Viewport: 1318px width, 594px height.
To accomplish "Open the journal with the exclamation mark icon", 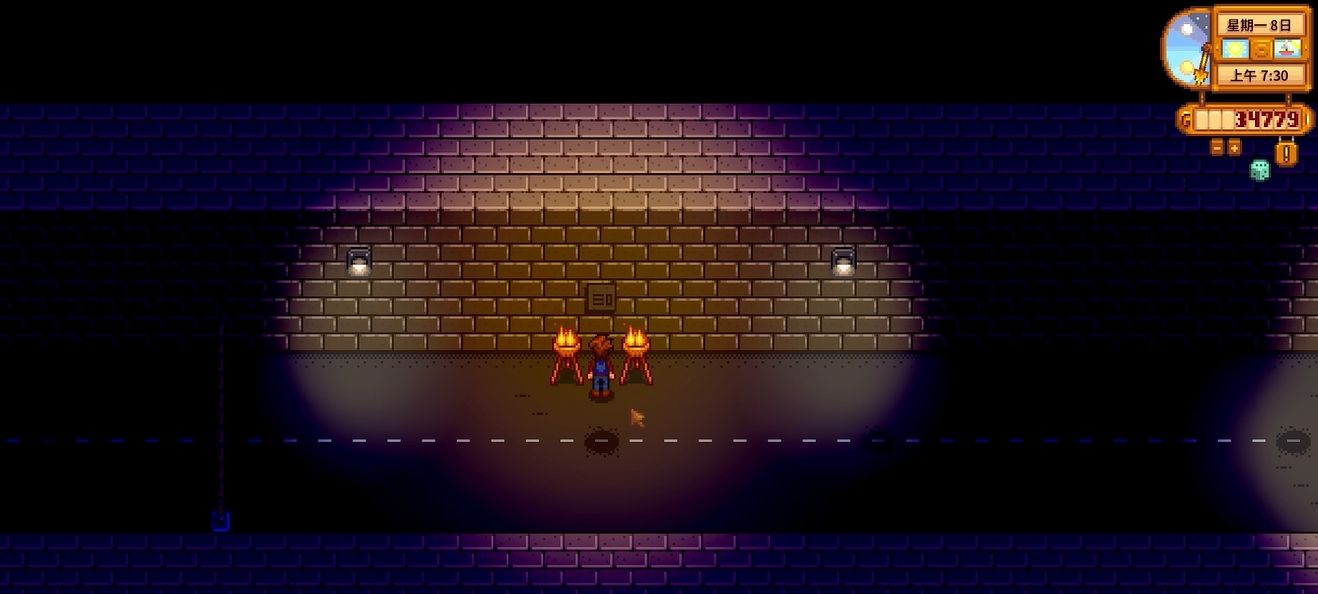I will click(1287, 152).
